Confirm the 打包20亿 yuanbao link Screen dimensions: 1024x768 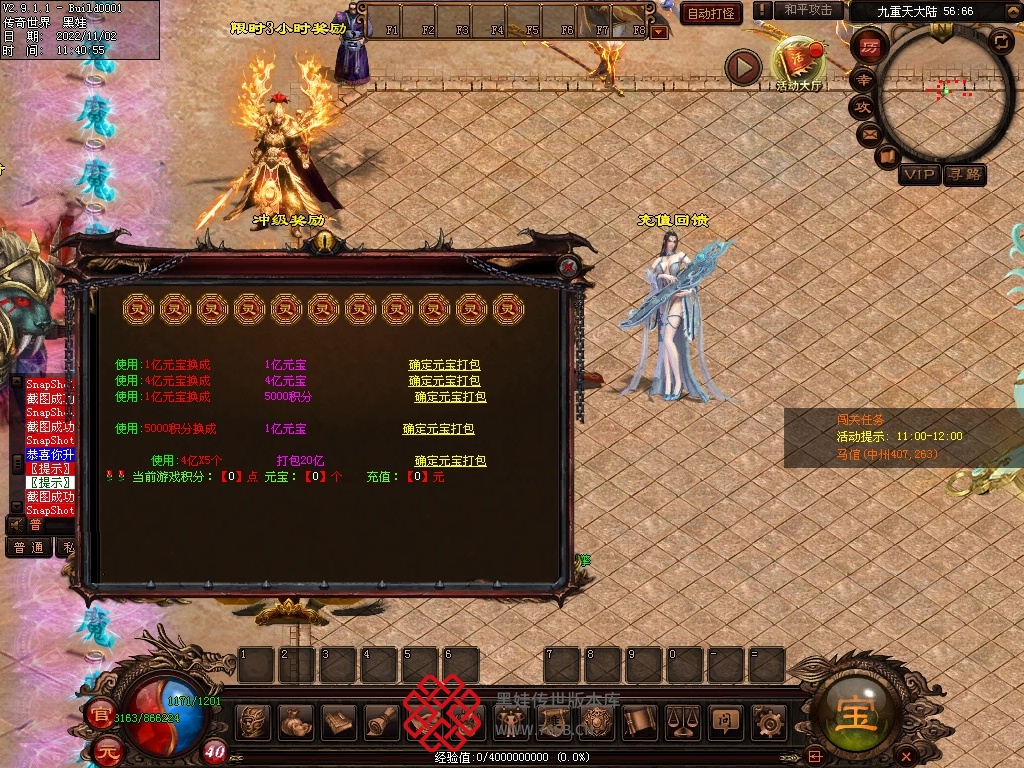(450, 461)
